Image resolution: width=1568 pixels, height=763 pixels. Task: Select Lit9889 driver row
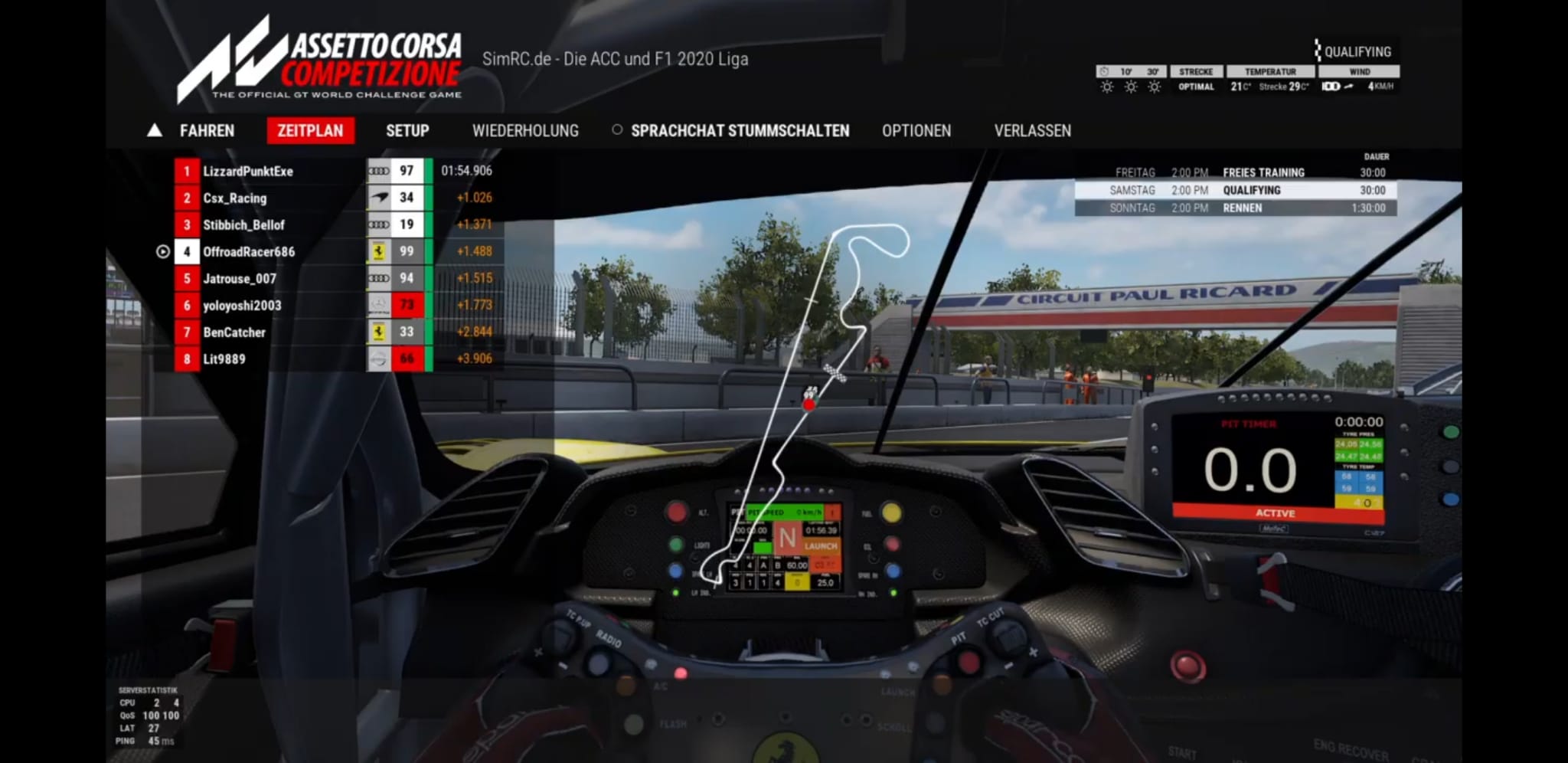tap(224, 359)
